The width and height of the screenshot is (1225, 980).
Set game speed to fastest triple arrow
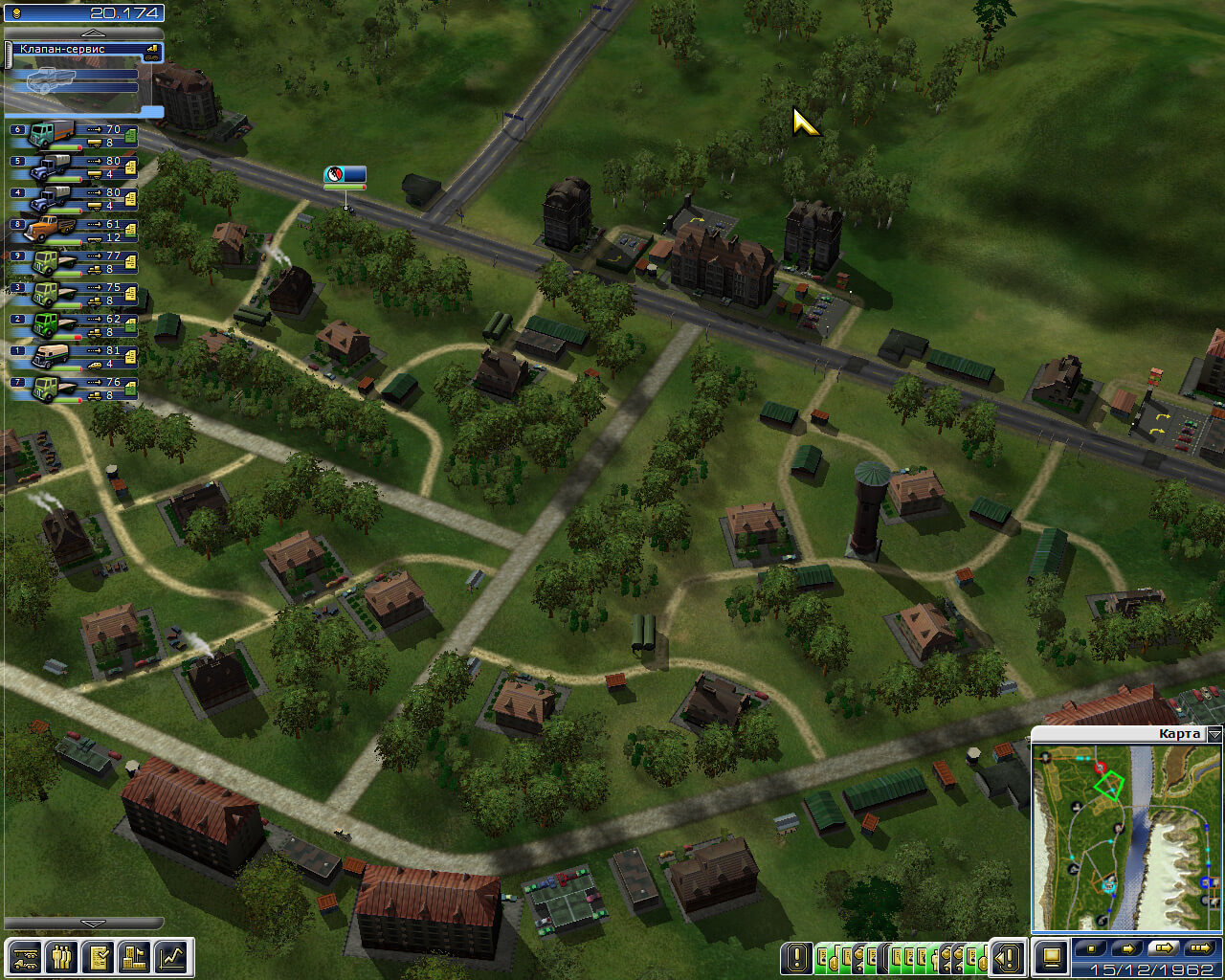pos(1198,948)
